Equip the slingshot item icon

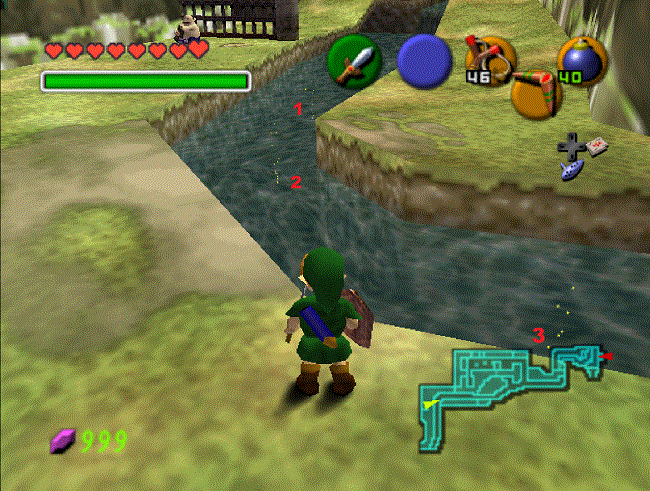[489, 58]
